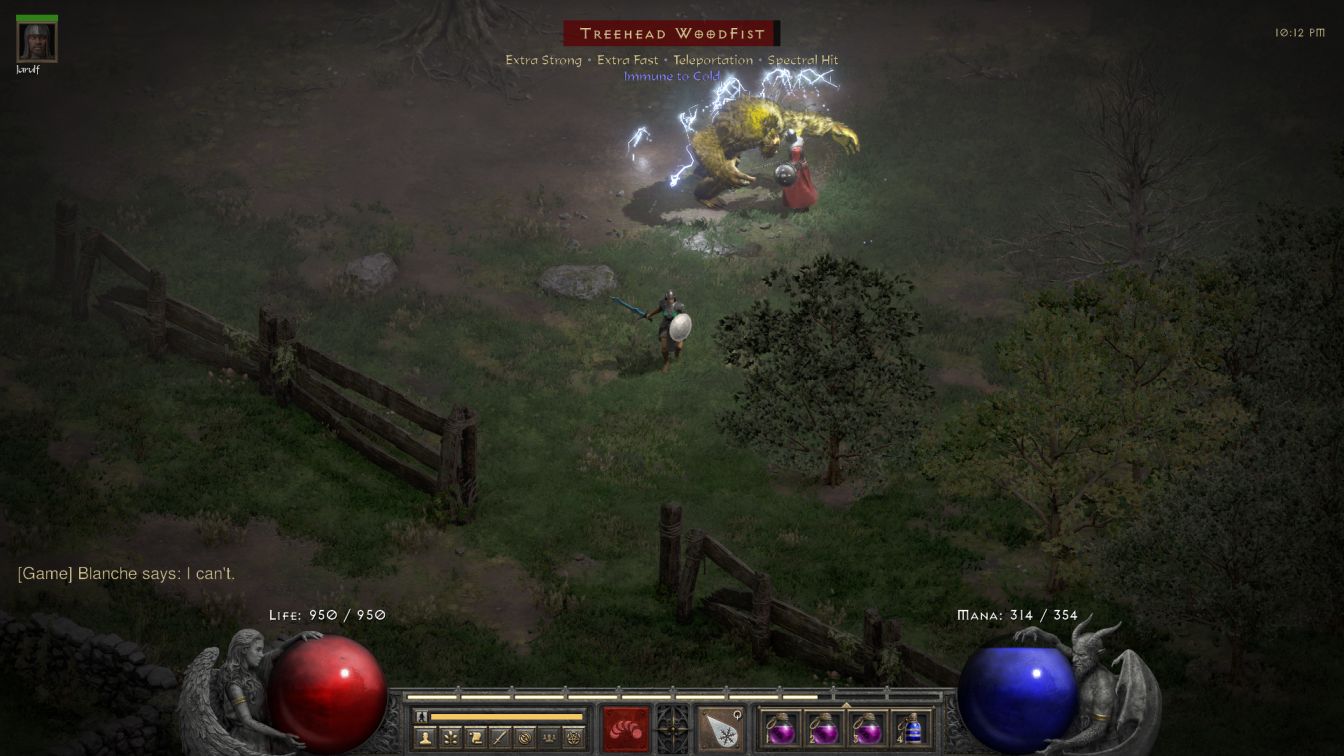Open the game menu pentagram icon
1344x756 pixels.
[x=574, y=738]
